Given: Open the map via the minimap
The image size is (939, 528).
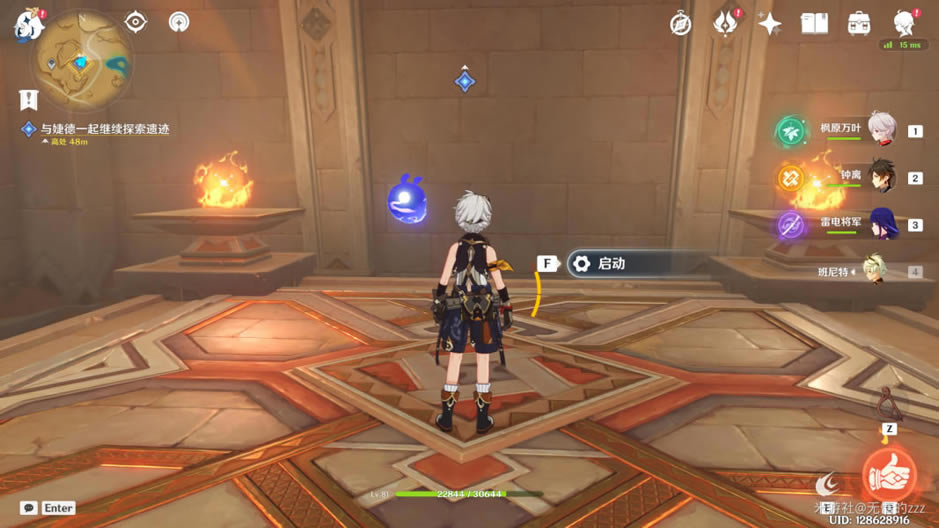Looking at the screenshot, I should [82, 60].
